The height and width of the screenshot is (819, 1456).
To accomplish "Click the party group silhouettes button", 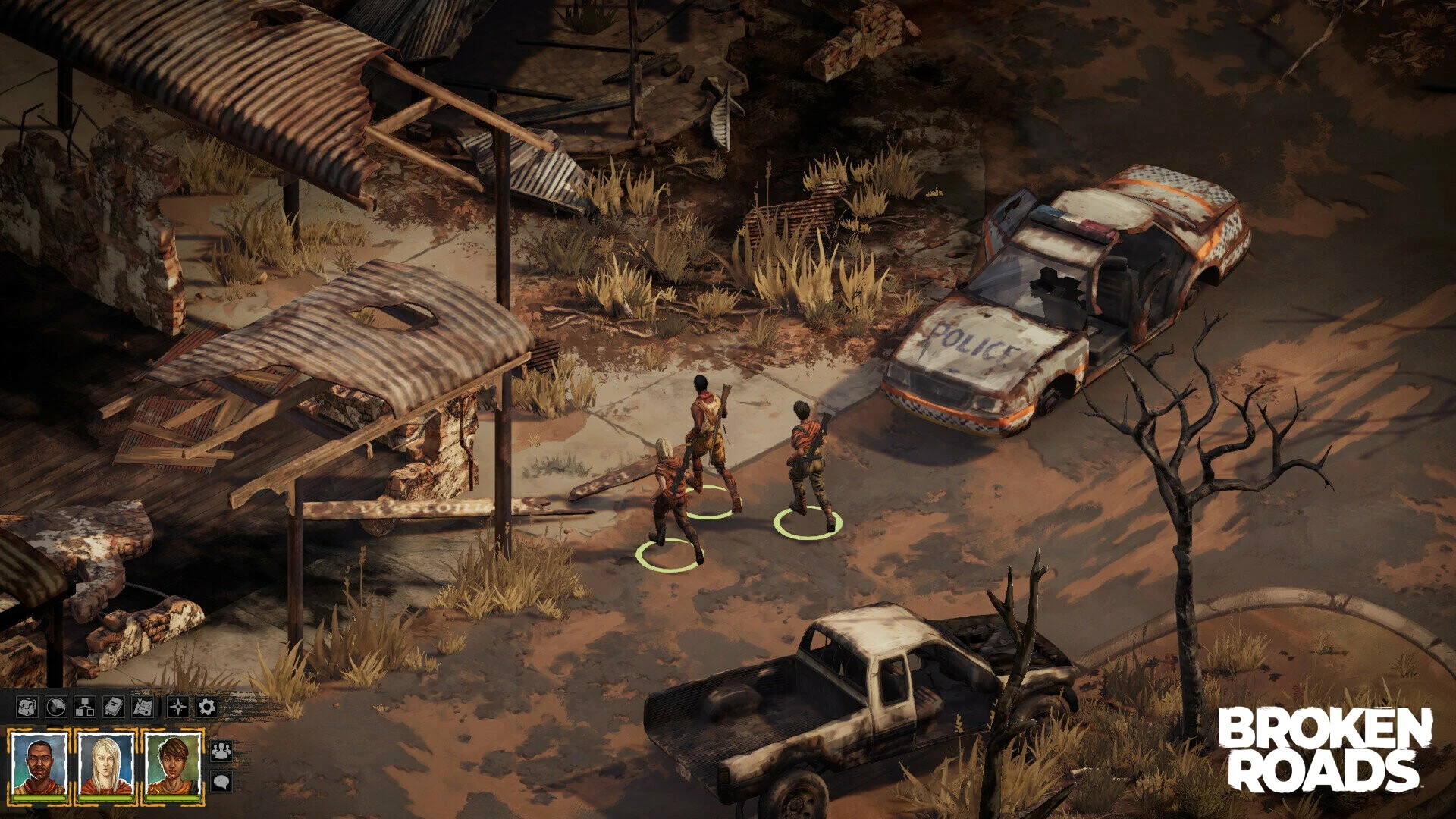I will pos(221,751).
